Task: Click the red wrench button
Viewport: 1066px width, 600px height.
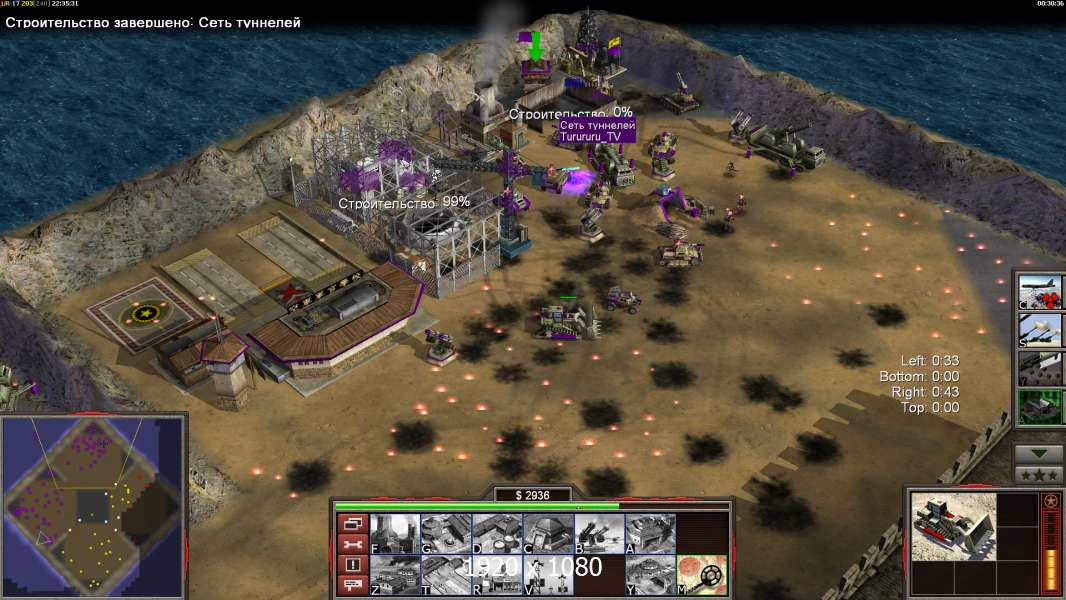Action: point(352,544)
